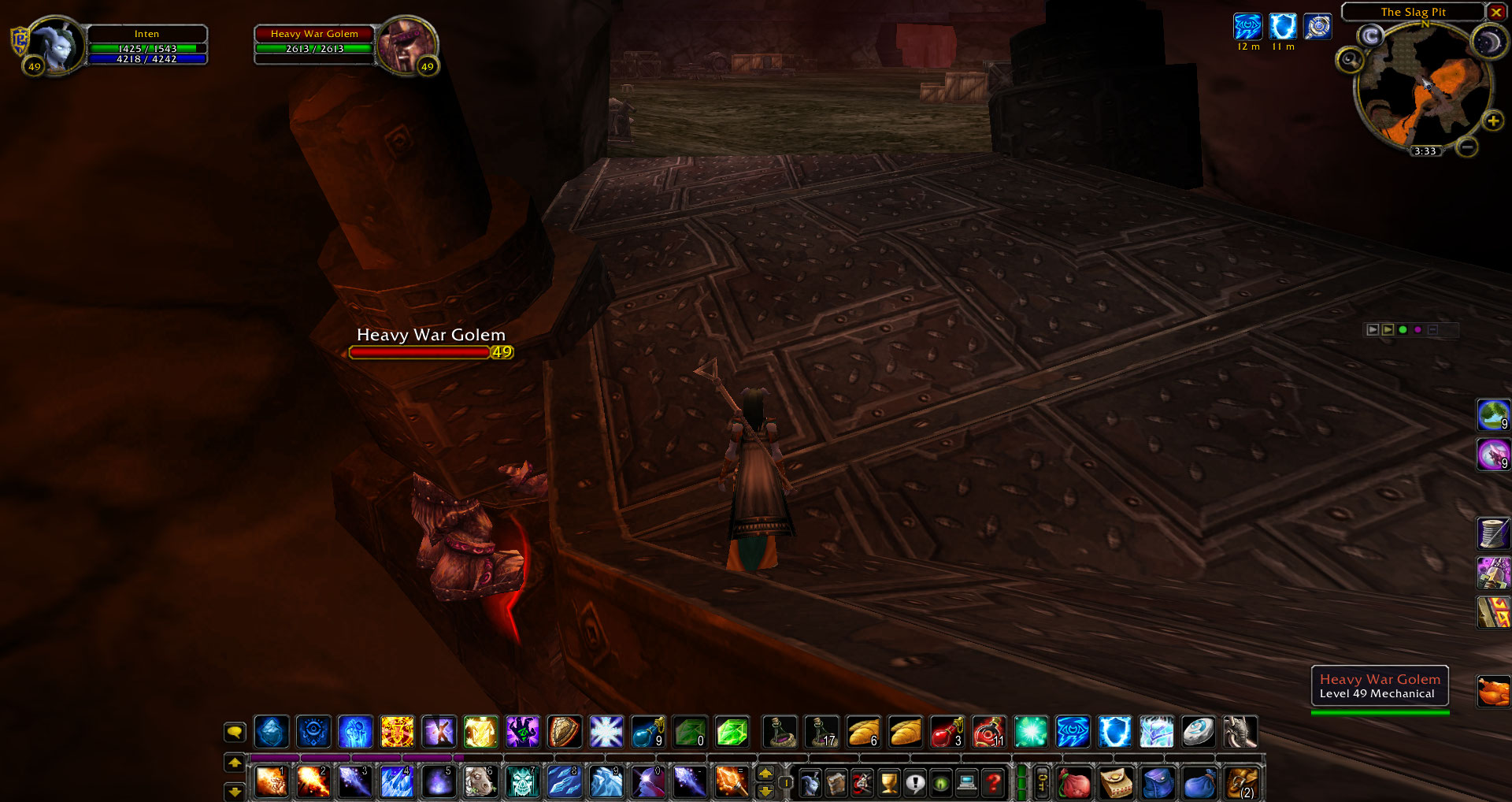
Task: Zoom in minimap with plus button
Action: click(x=1492, y=121)
